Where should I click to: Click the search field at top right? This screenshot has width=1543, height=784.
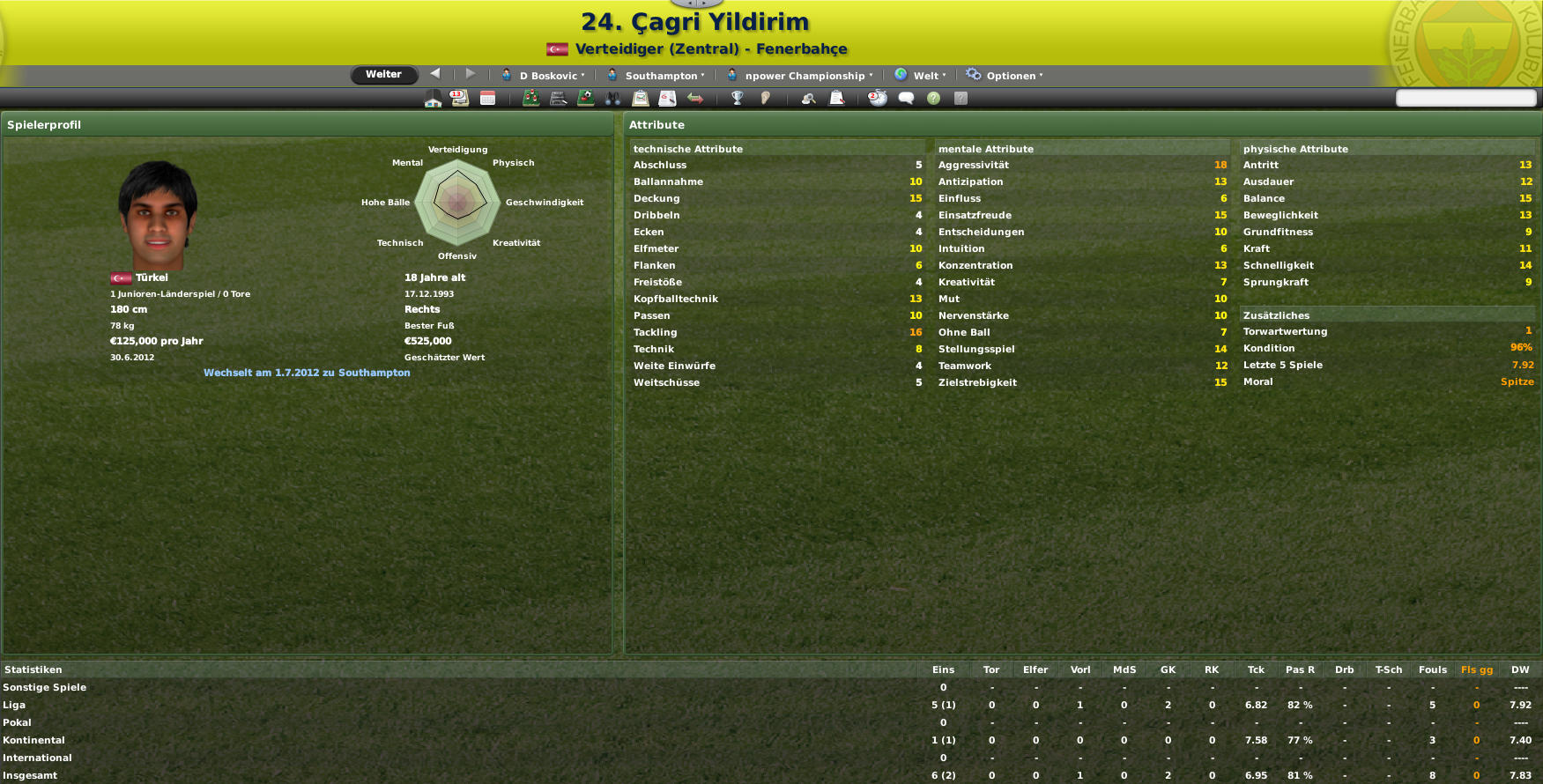click(1465, 98)
